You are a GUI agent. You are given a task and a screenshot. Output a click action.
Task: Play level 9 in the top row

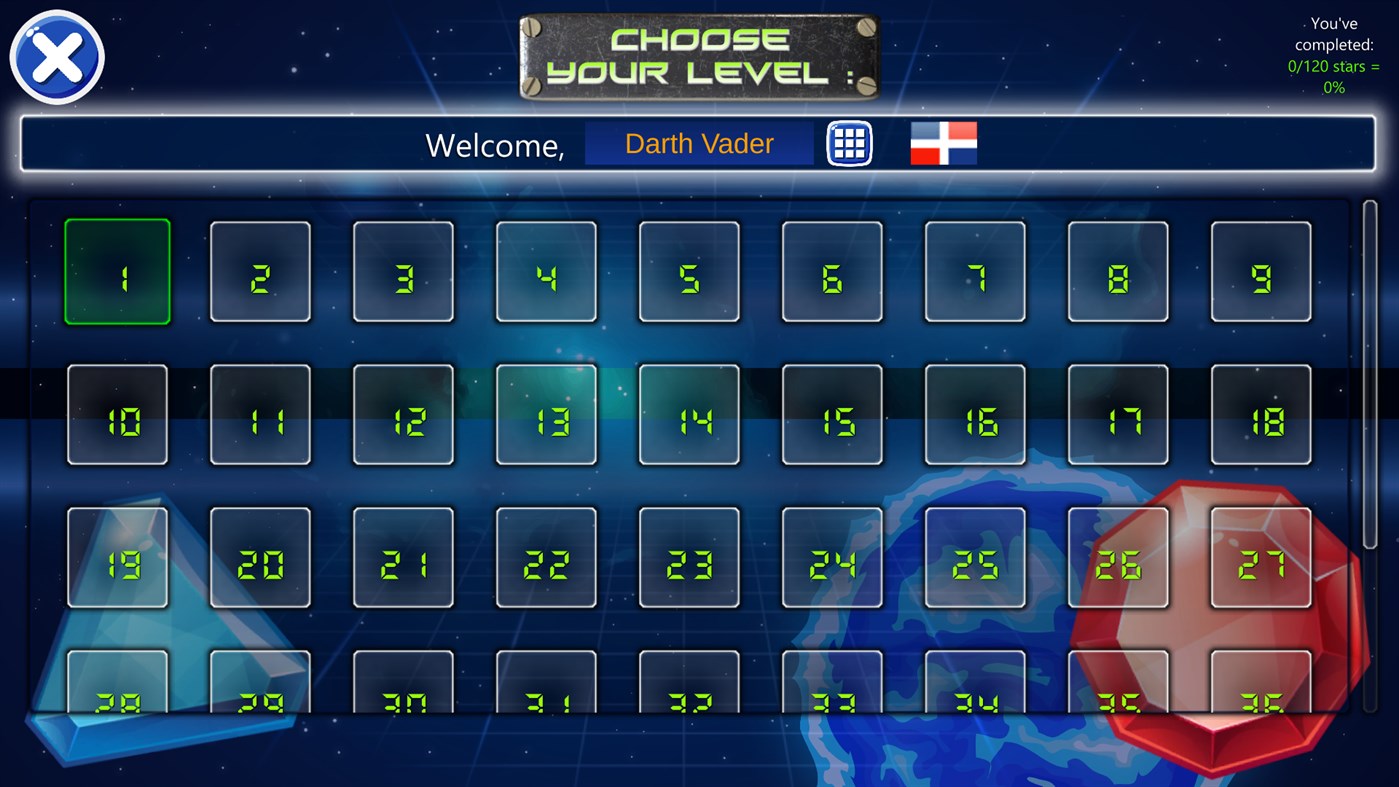(x=1260, y=271)
